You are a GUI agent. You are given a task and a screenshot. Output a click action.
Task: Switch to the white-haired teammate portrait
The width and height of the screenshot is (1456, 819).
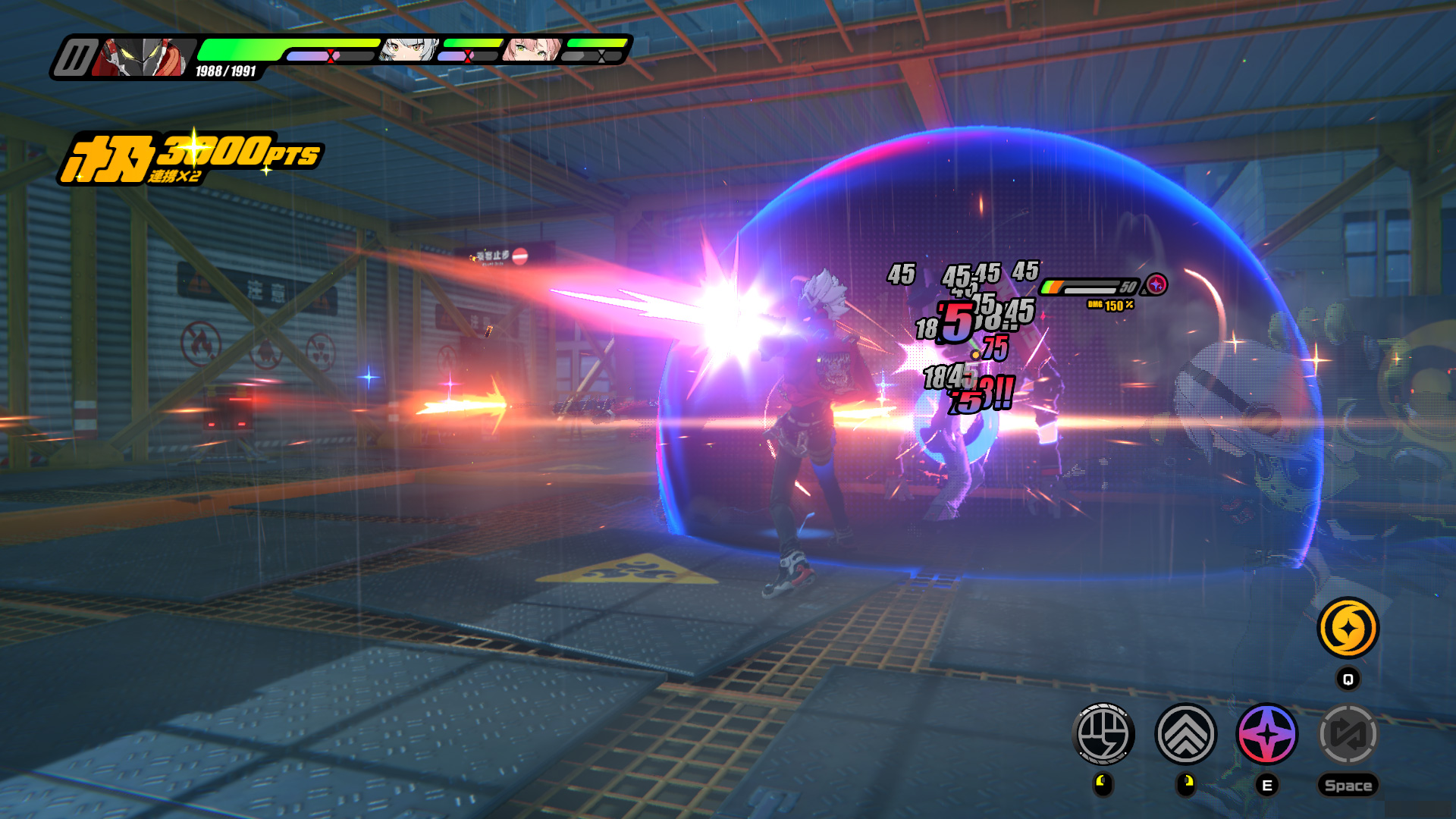409,50
